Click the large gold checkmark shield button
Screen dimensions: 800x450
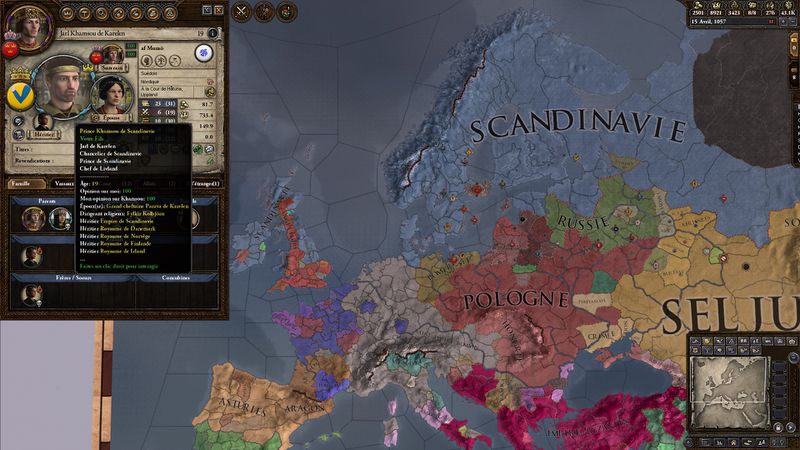click(19, 96)
